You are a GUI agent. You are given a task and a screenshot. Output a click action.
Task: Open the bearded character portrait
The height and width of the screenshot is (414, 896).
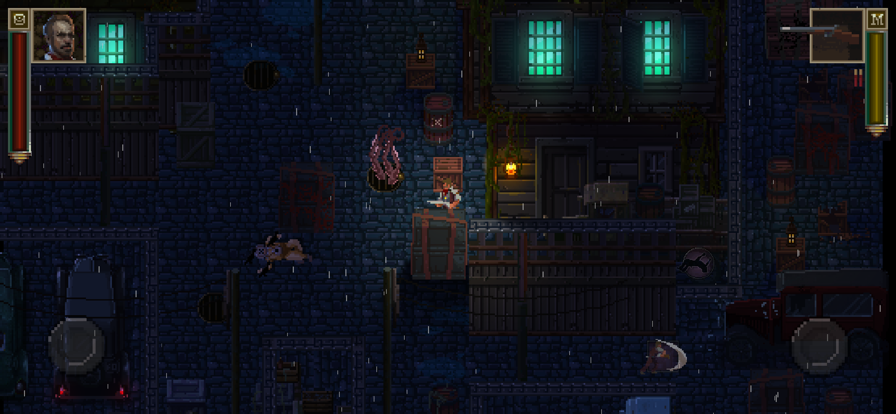(59, 36)
